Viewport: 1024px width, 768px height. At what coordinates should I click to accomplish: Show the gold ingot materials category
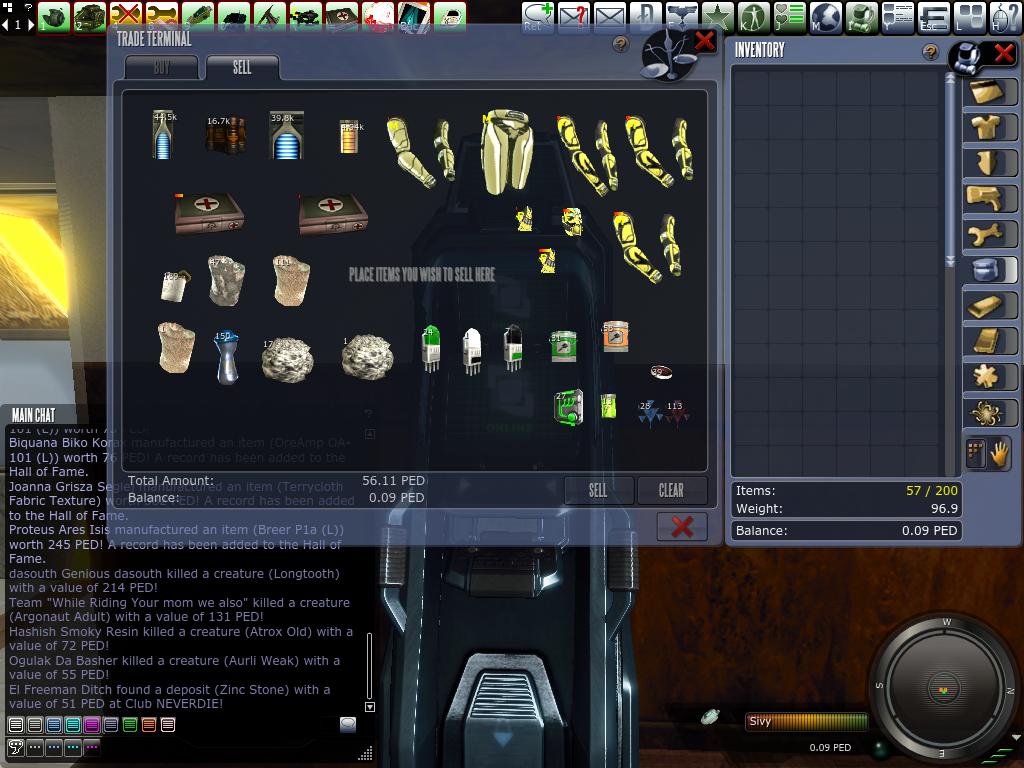[988, 305]
